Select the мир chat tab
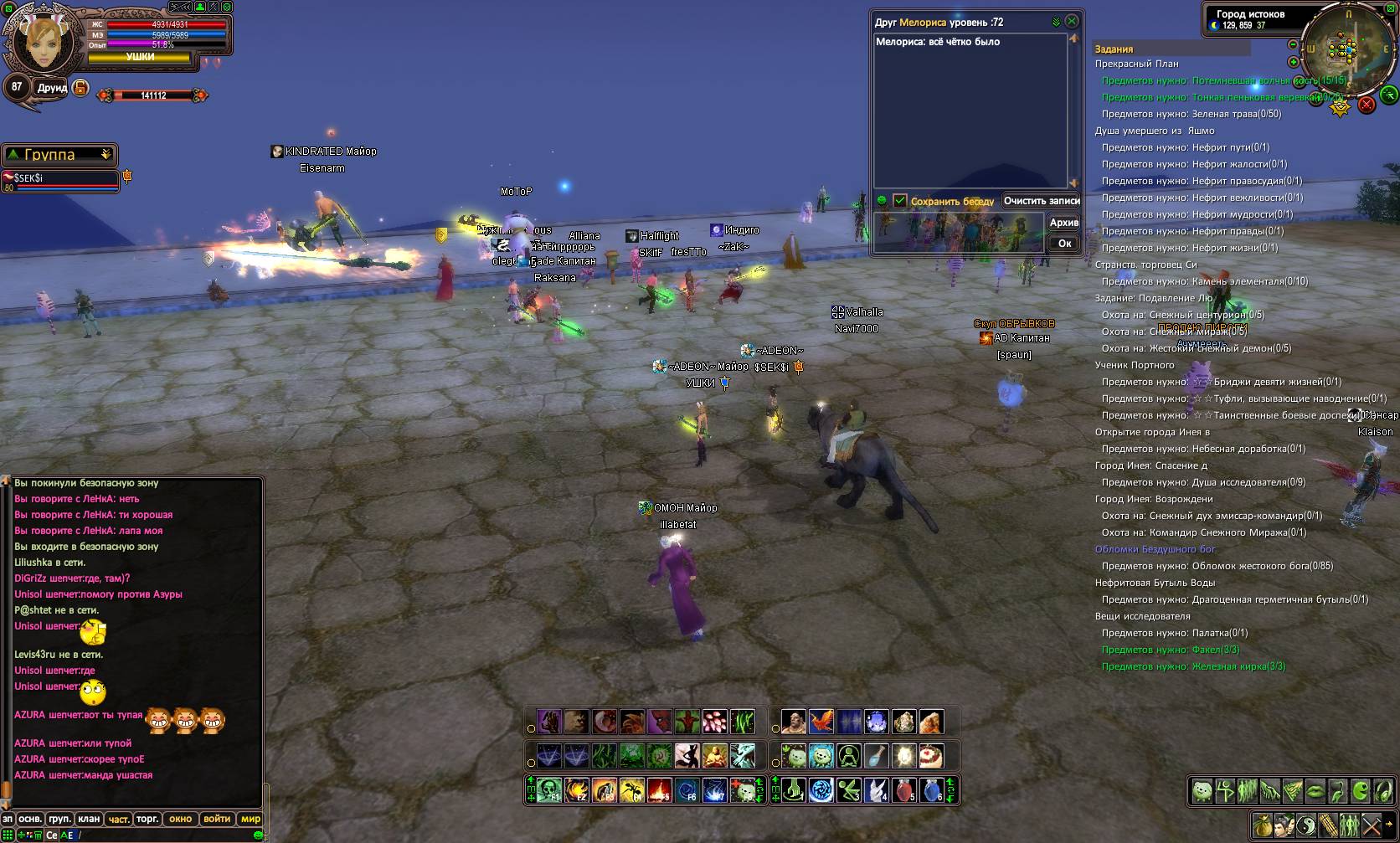1400x843 pixels. pyautogui.click(x=250, y=819)
